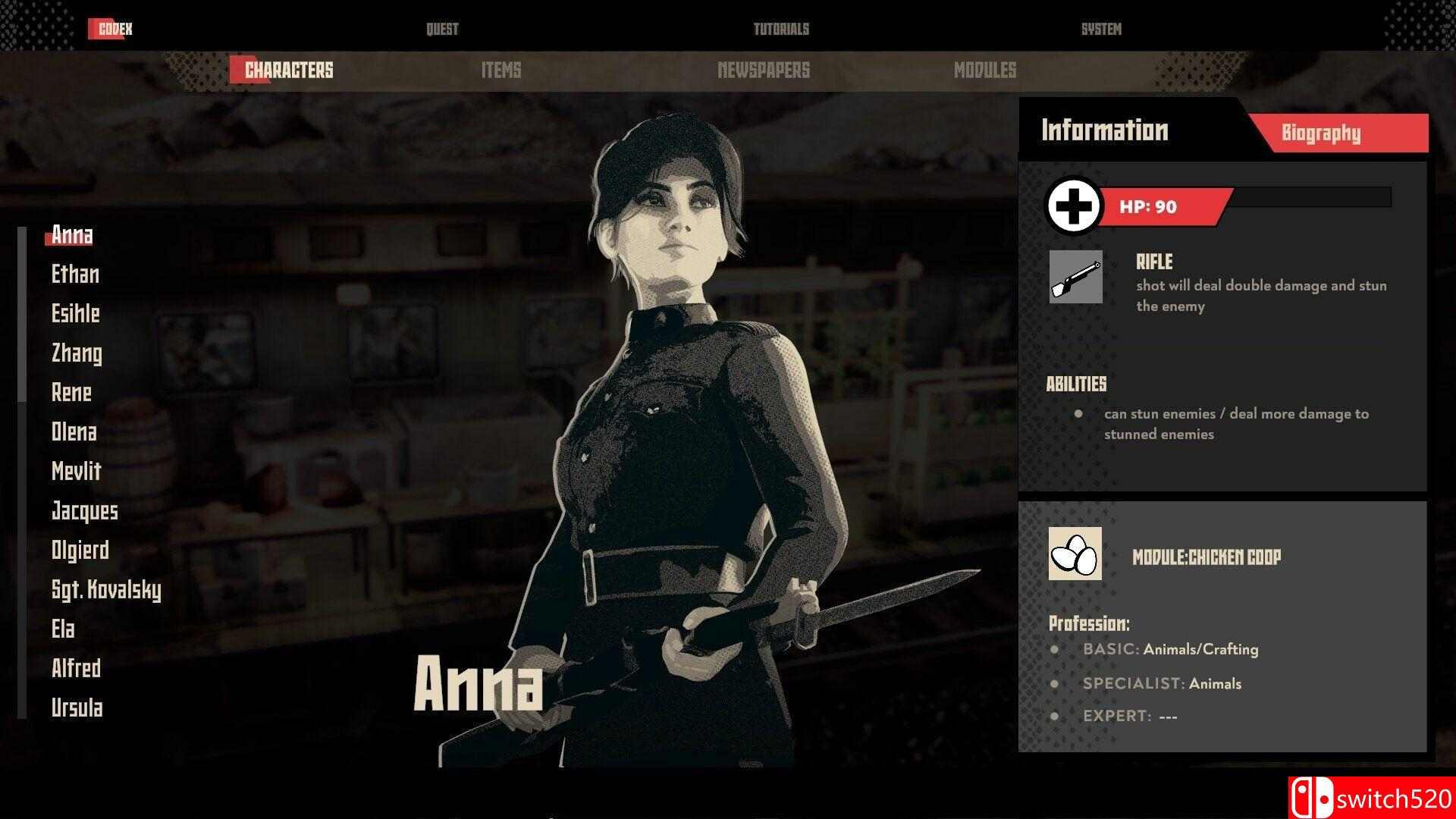Open Olena's character entry
This screenshot has height=819, width=1456.
click(x=74, y=432)
